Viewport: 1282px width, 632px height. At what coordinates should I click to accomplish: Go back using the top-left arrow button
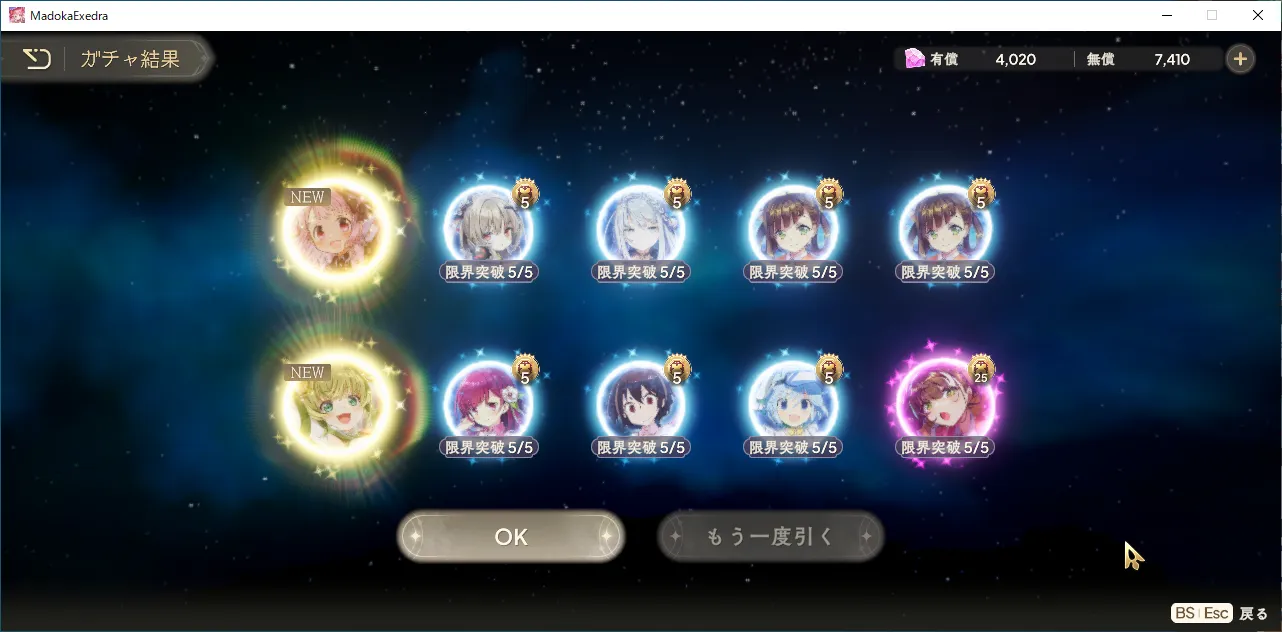pyautogui.click(x=37, y=59)
